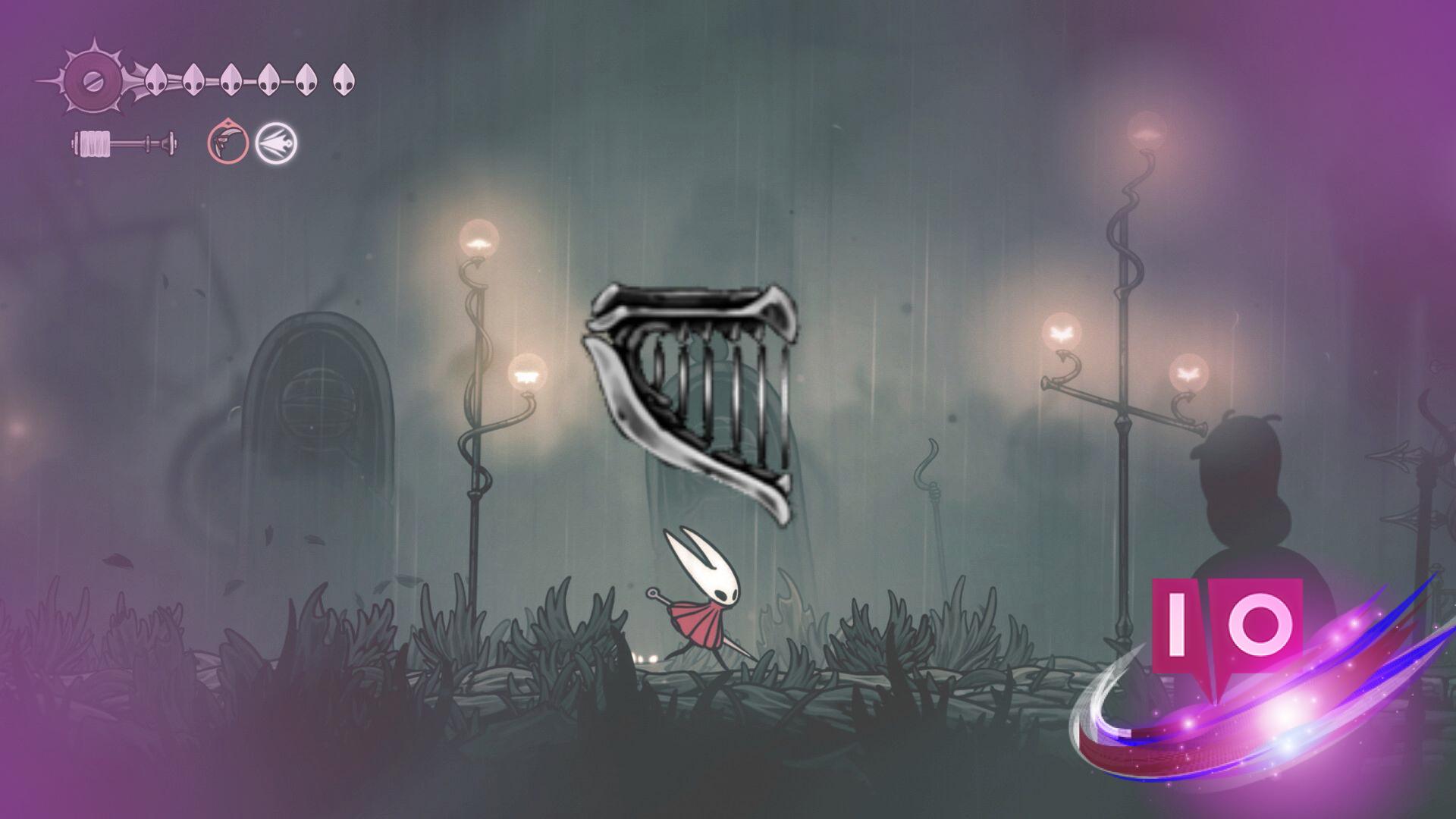Toggle the third mask in the health row
1456x819 pixels.
[x=231, y=78]
